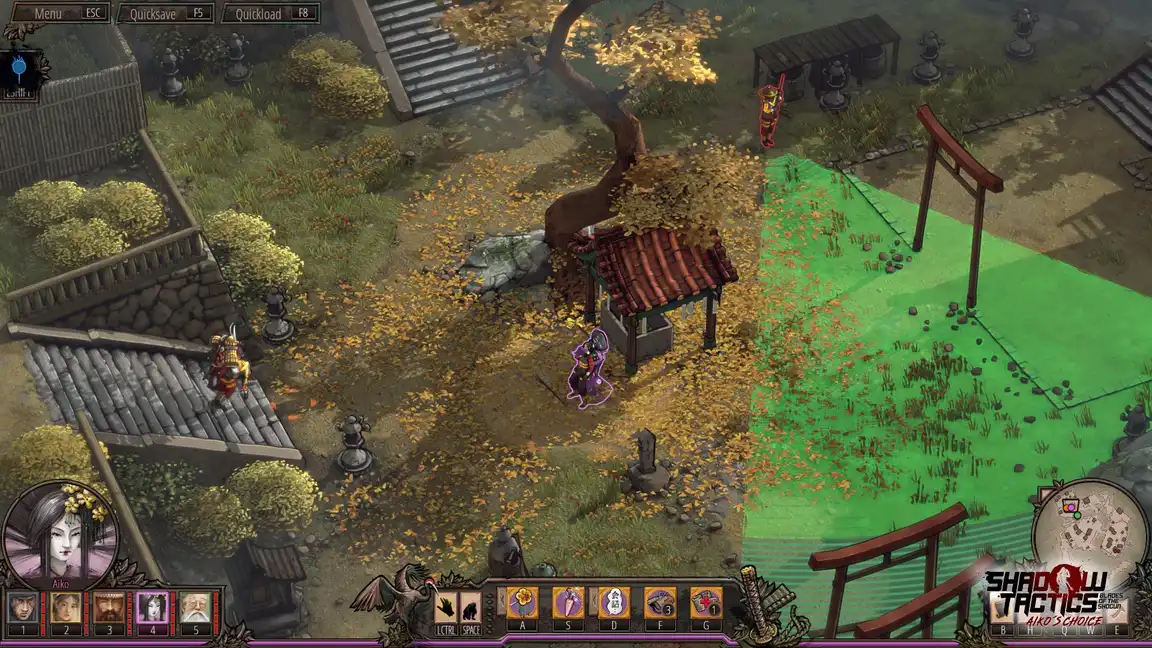This screenshot has width=1152, height=648.
Task: Toggle the crouch silhouette icon
Action: point(470,608)
